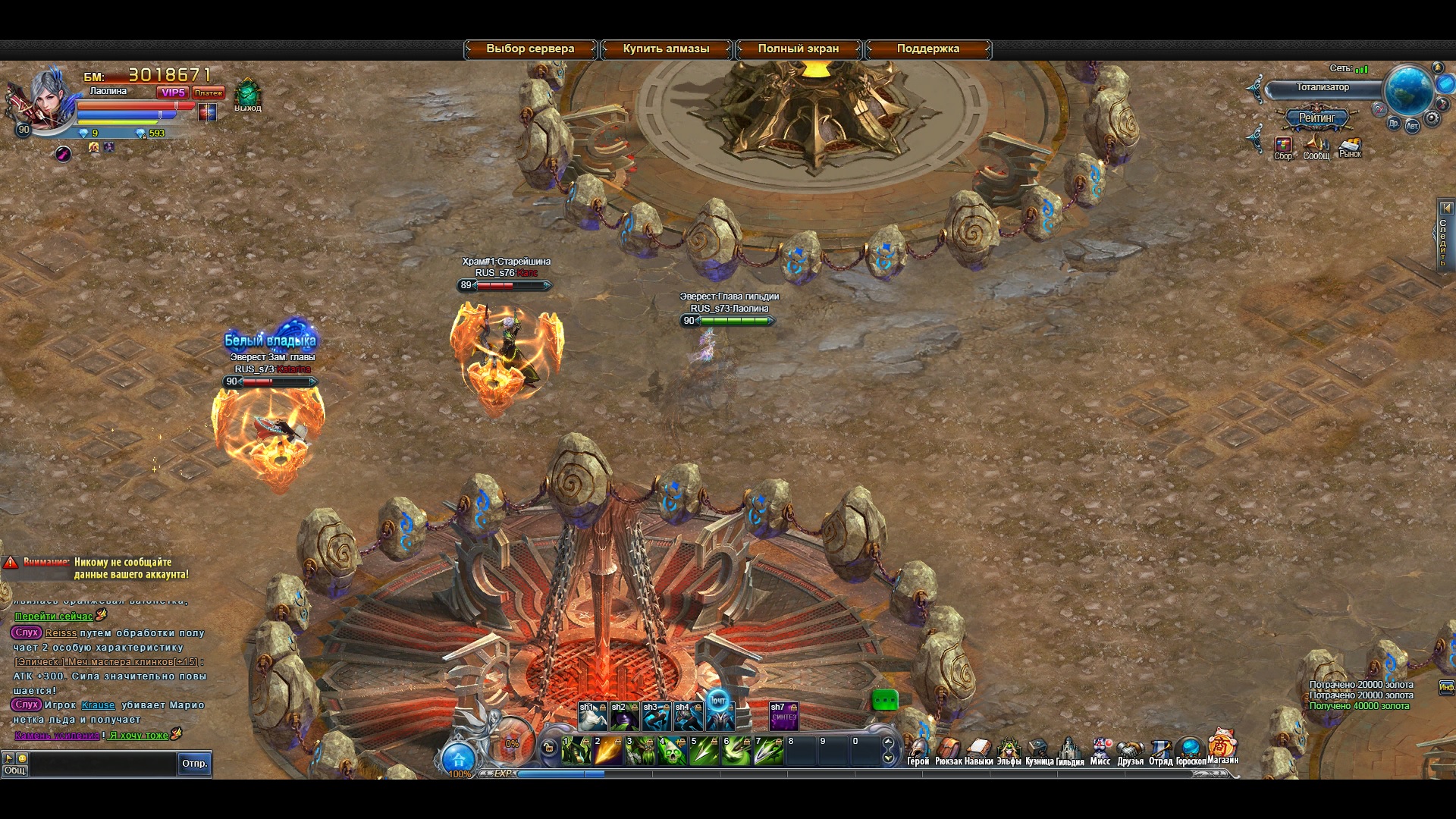The height and width of the screenshot is (819, 1456).
Task: Open the Поддержка support page
Action: point(927,49)
